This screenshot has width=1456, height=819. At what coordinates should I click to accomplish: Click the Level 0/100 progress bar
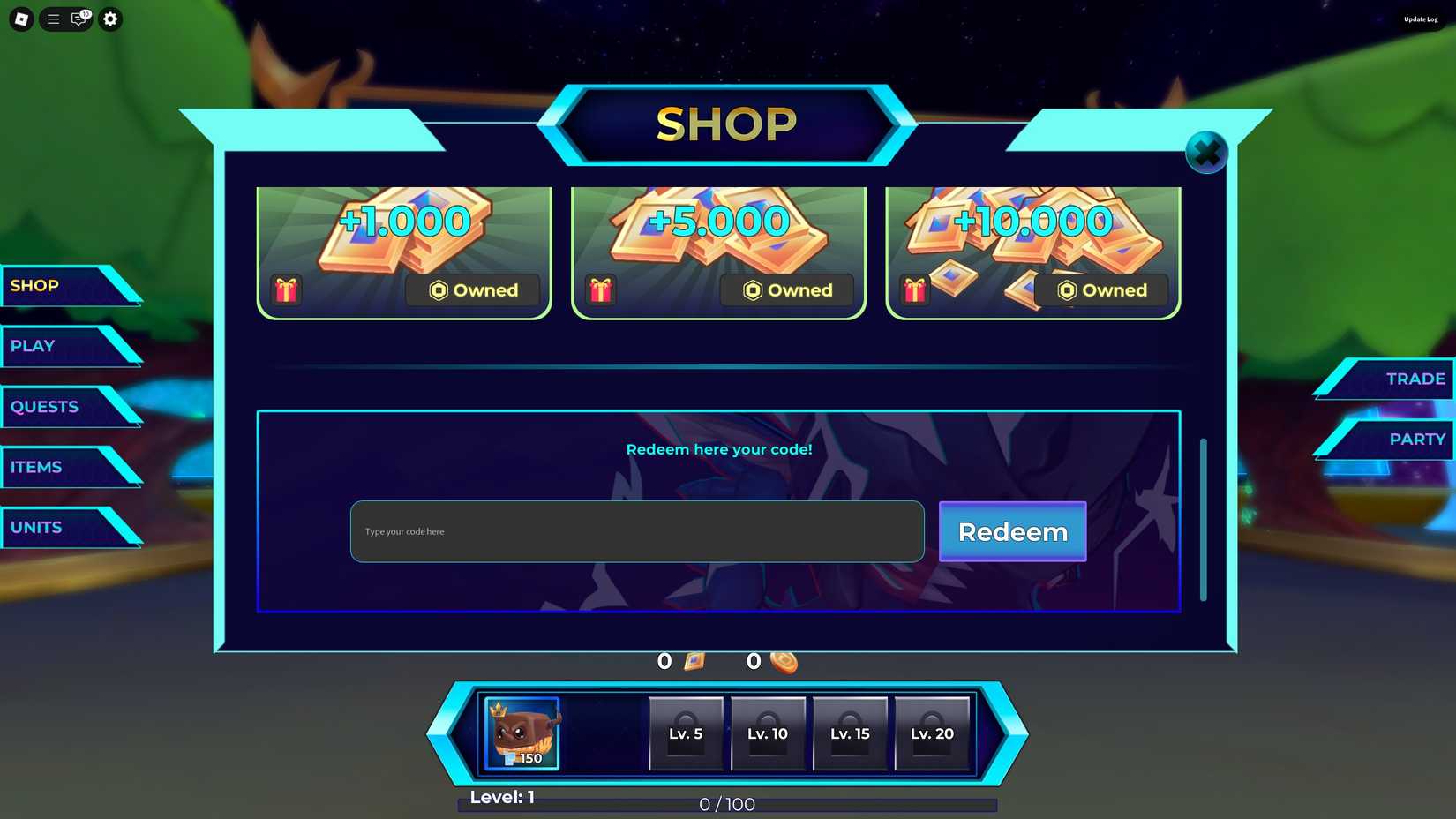point(726,804)
